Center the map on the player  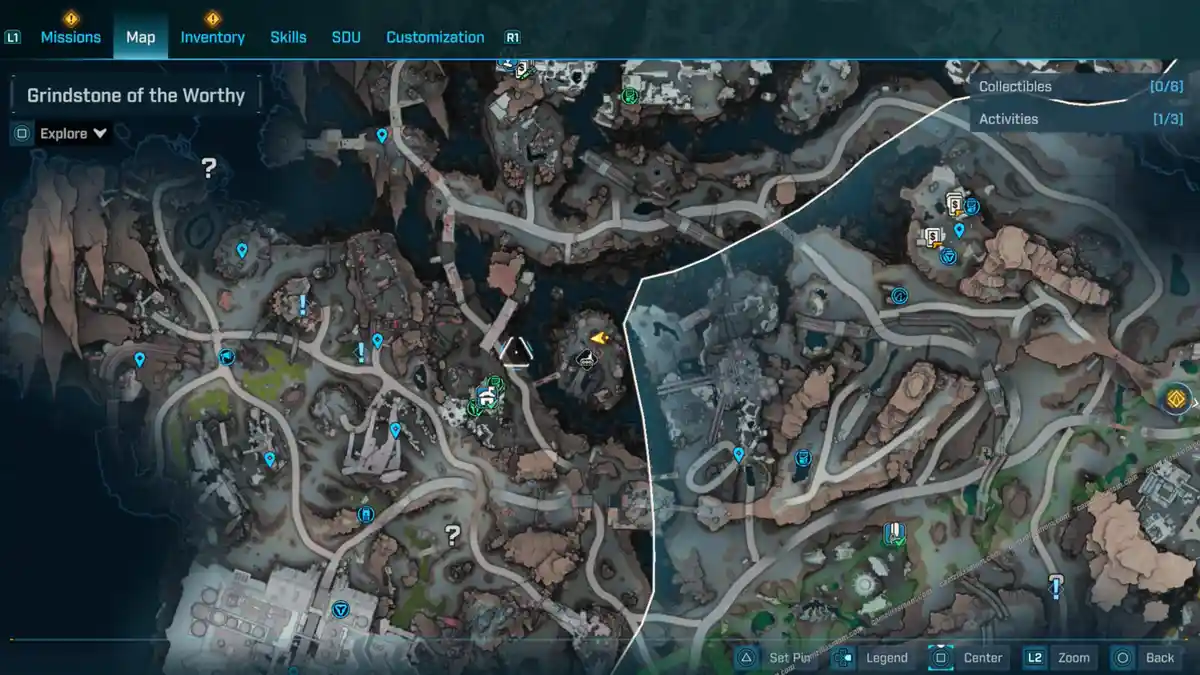click(x=967, y=658)
